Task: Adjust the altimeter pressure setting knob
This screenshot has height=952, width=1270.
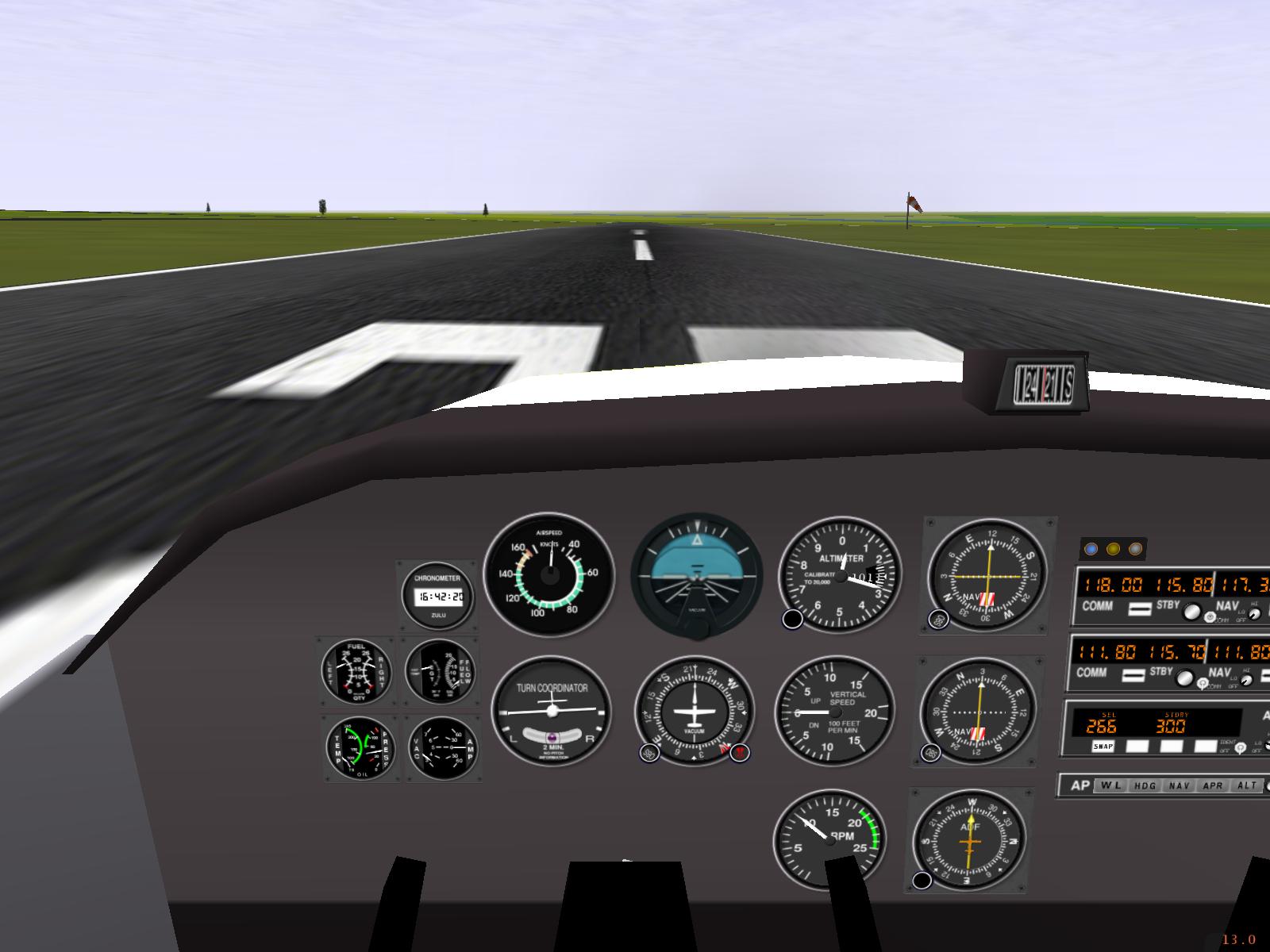Action: tap(792, 620)
